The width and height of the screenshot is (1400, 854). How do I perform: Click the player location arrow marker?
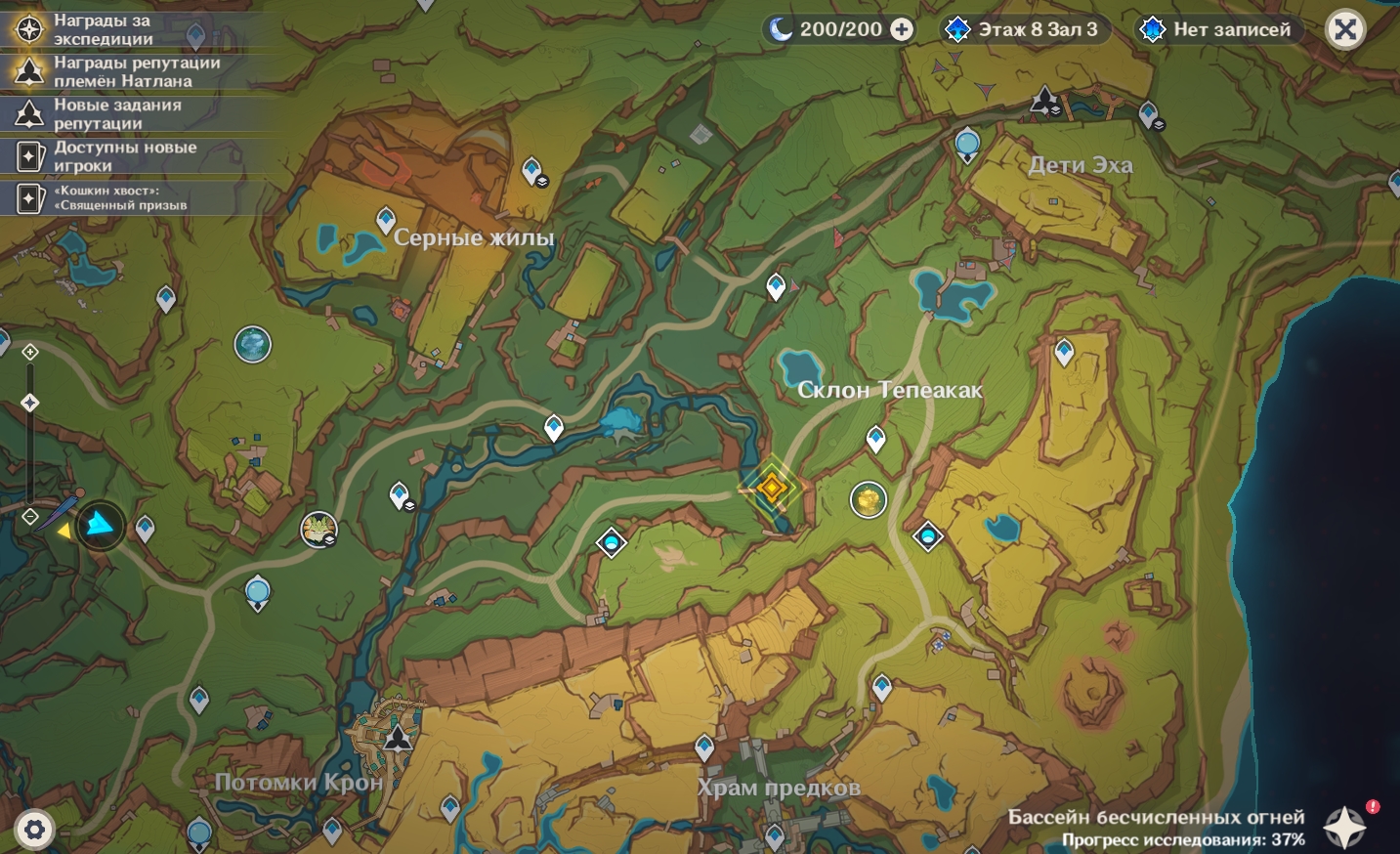[100, 526]
